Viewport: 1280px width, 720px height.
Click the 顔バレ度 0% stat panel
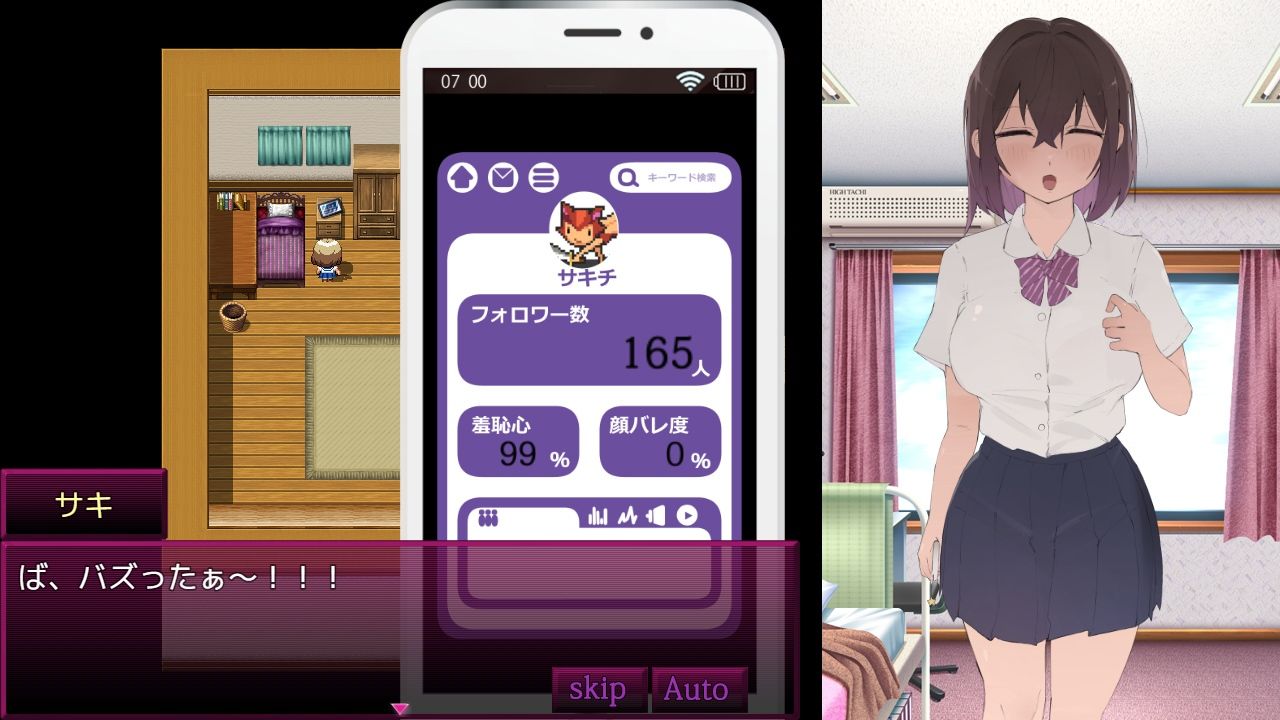[661, 441]
